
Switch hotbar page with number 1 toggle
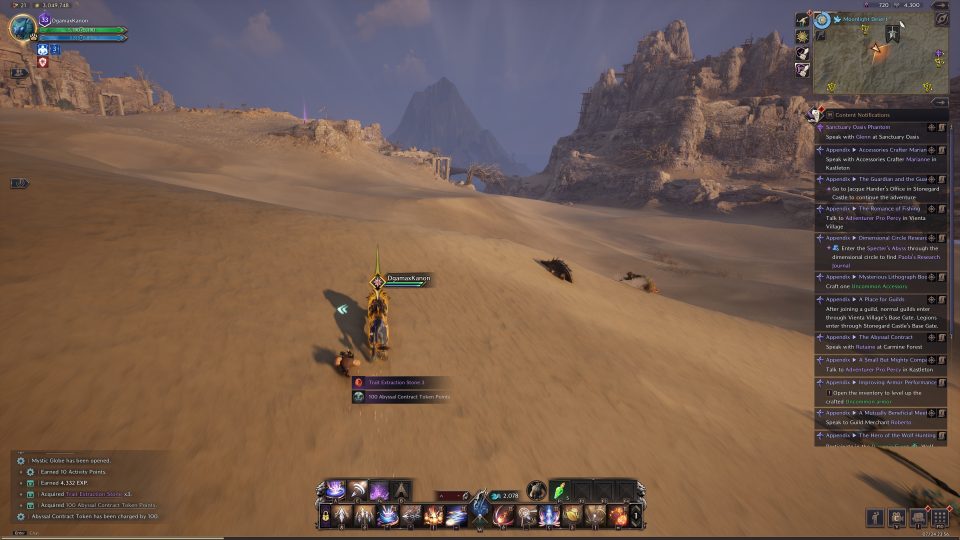pyautogui.click(x=634, y=517)
